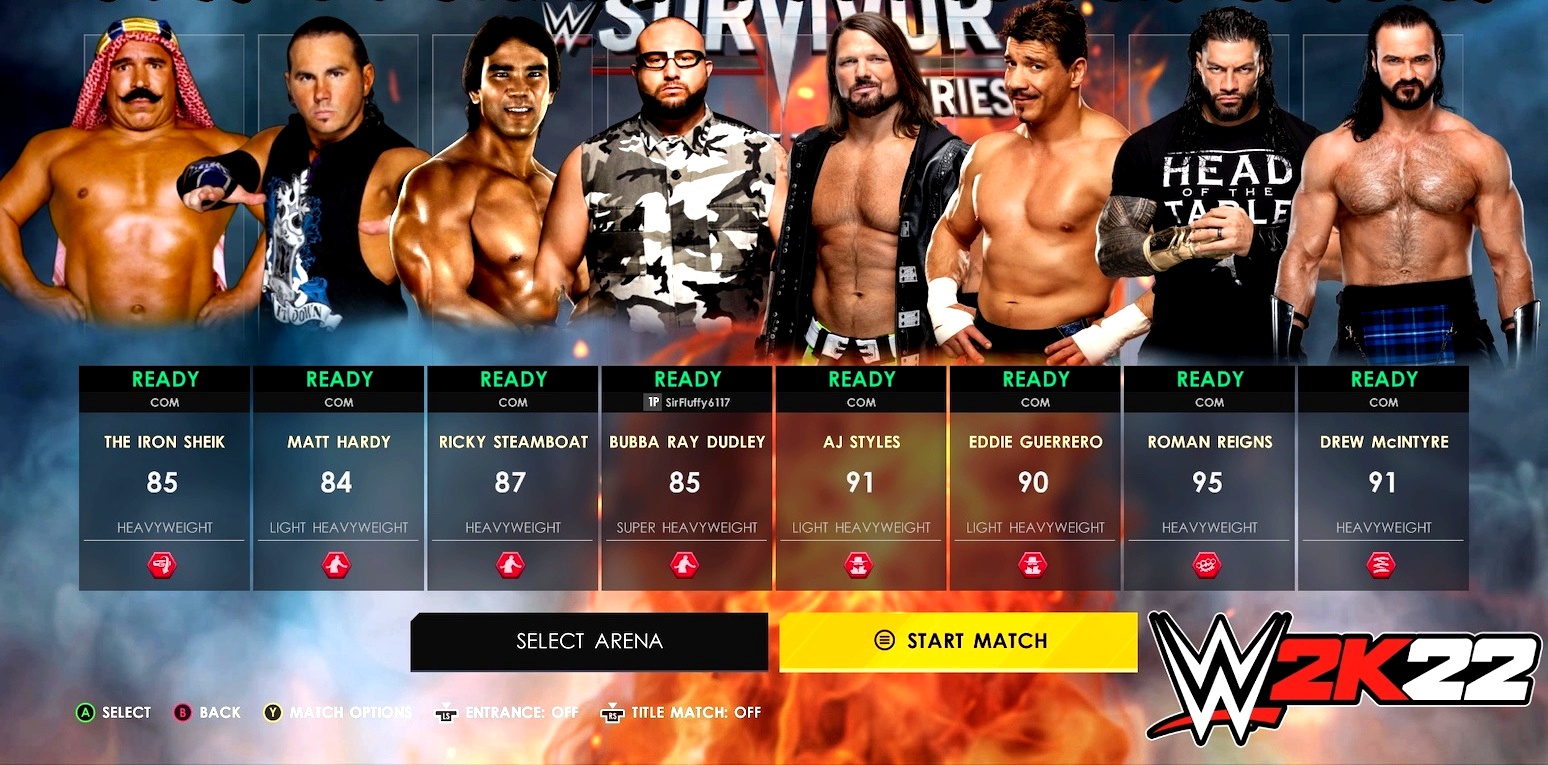Toggle the Entrance: Off setting
1548x765 pixels.
508,713
